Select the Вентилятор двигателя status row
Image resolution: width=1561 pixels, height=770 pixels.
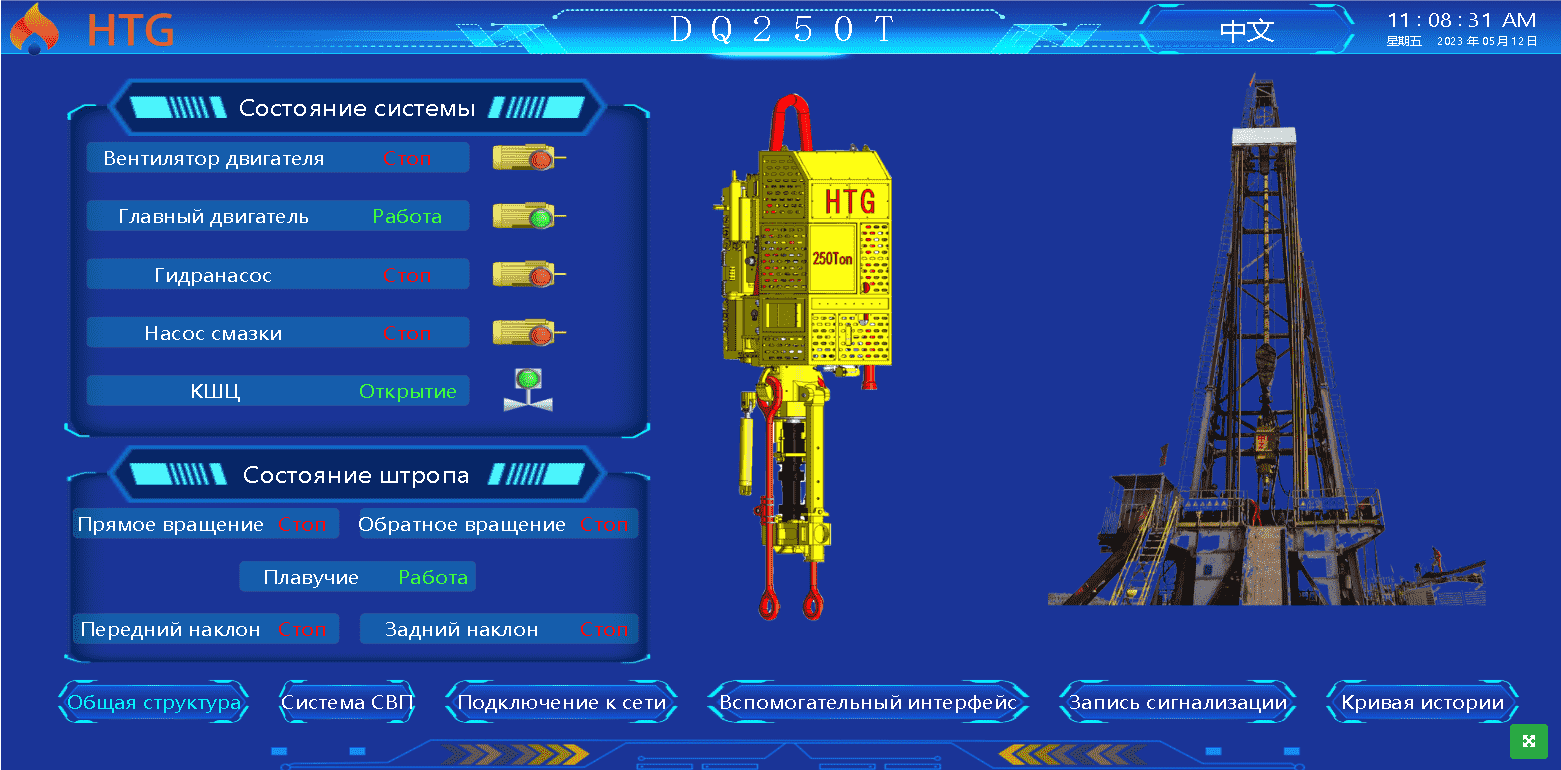coord(277,158)
